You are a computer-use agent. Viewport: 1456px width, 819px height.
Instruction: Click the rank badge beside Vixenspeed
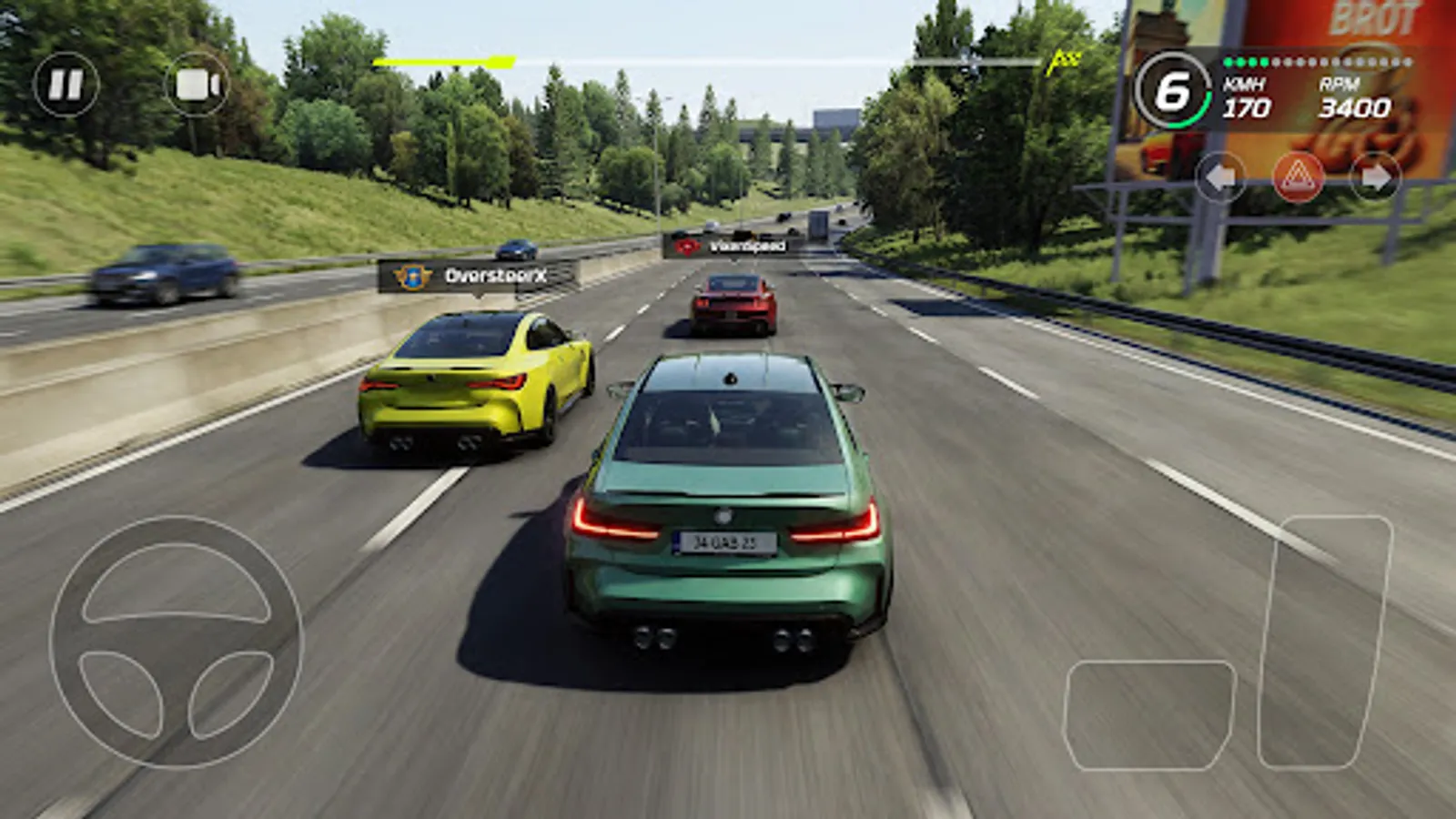(x=685, y=245)
